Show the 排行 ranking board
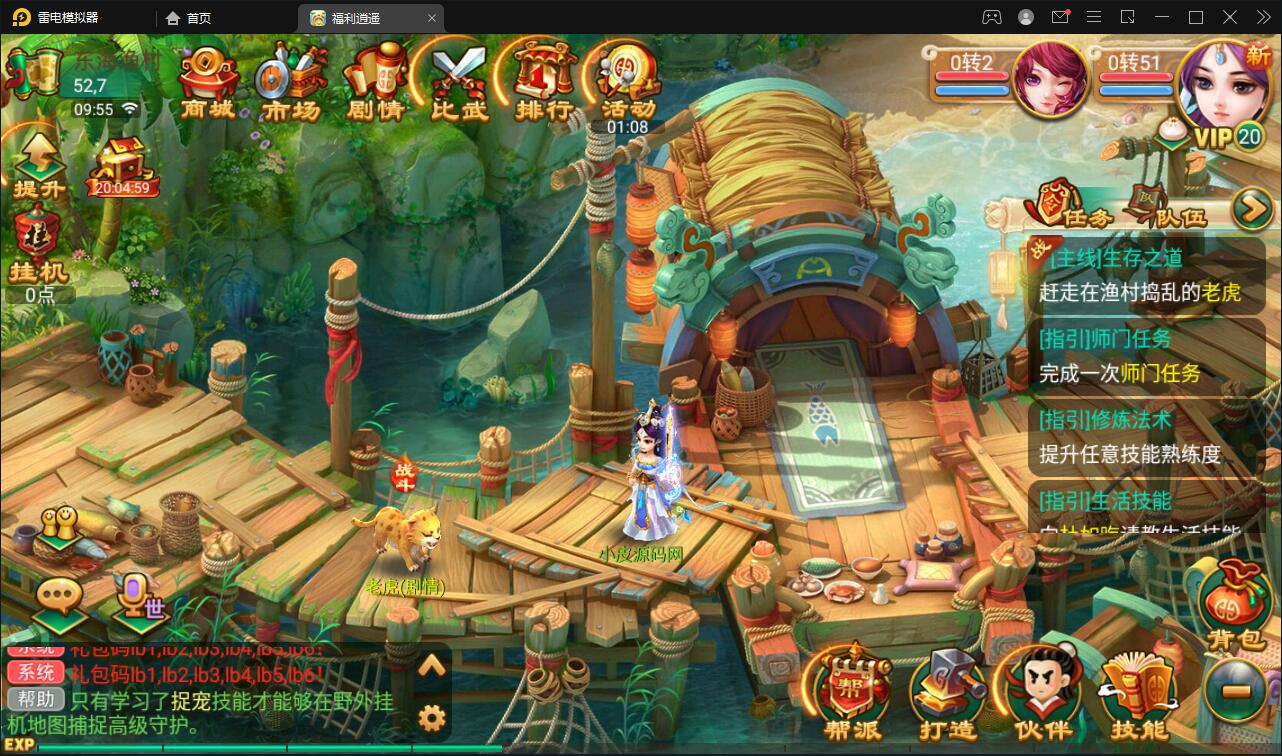 click(x=544, y=80)
